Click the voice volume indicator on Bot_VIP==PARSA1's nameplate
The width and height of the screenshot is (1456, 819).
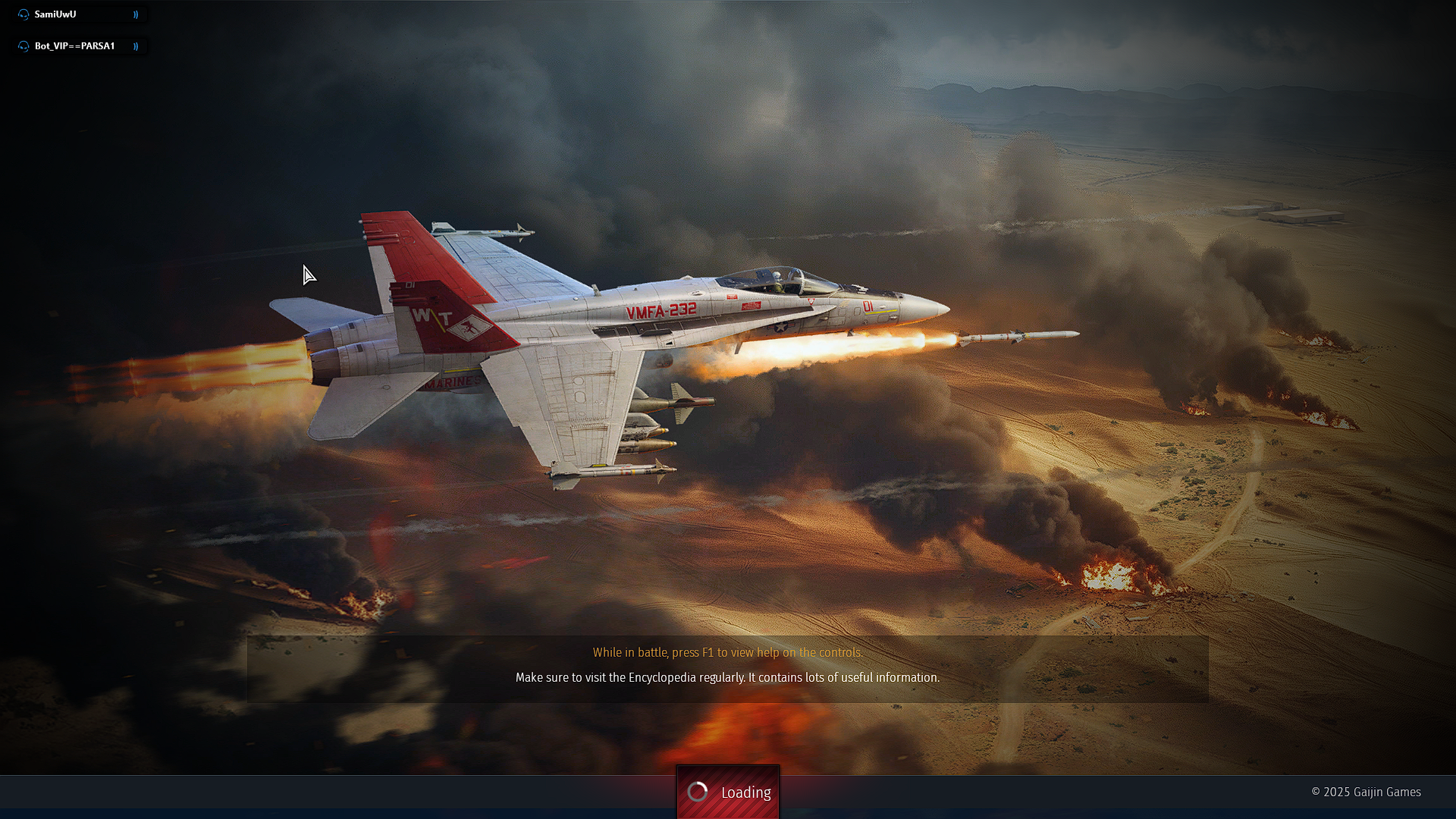click(x=136, y=45)
